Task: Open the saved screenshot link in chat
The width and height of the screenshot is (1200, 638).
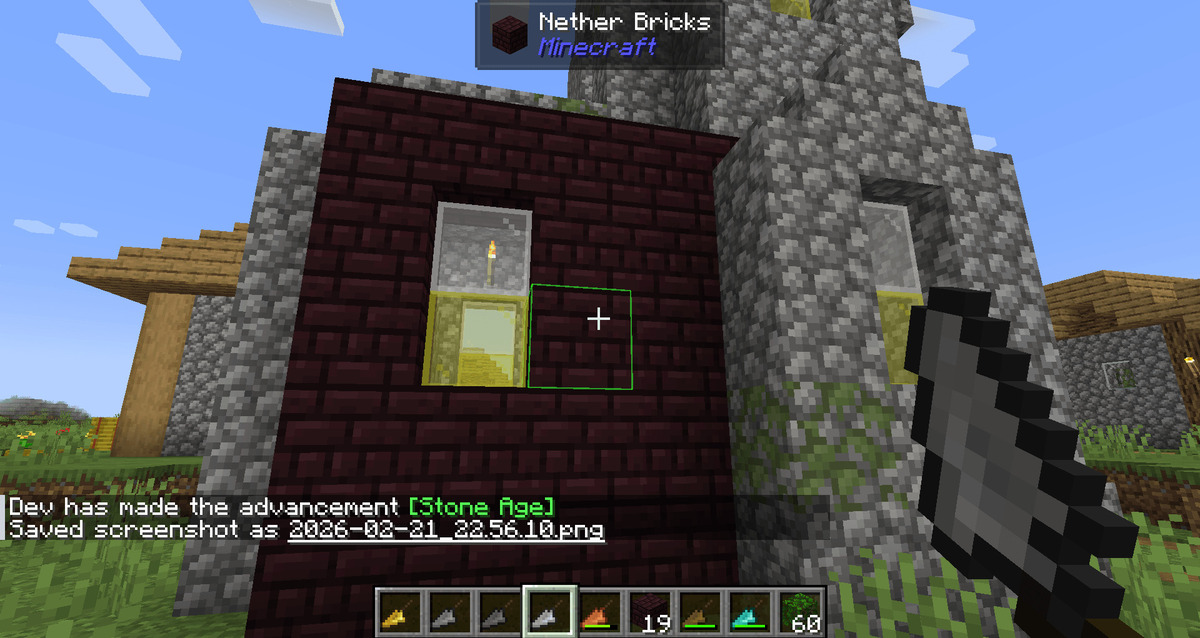Action: tap(446, 529)
